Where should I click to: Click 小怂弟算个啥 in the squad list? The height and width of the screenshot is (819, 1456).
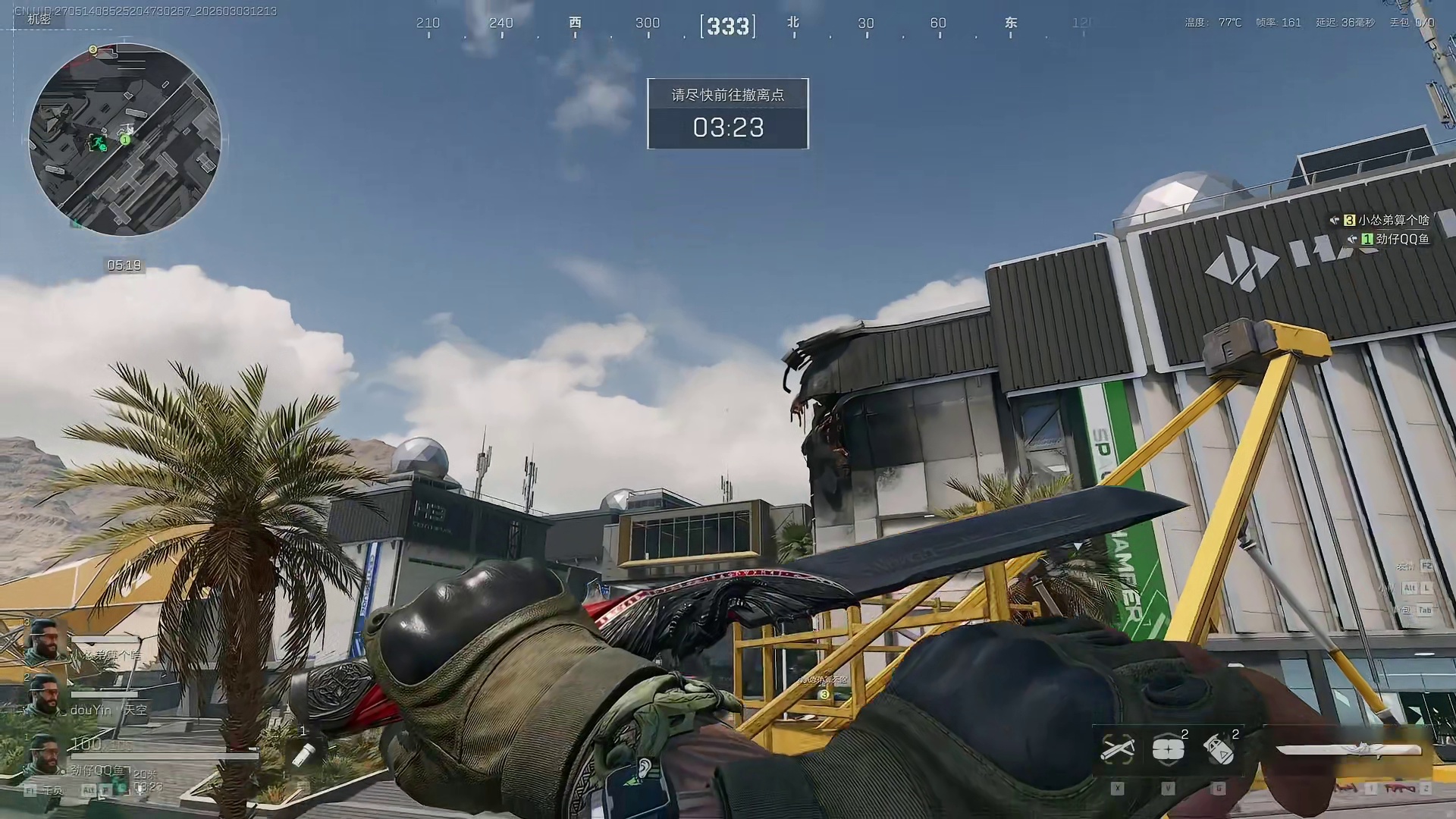[1392, 220]
